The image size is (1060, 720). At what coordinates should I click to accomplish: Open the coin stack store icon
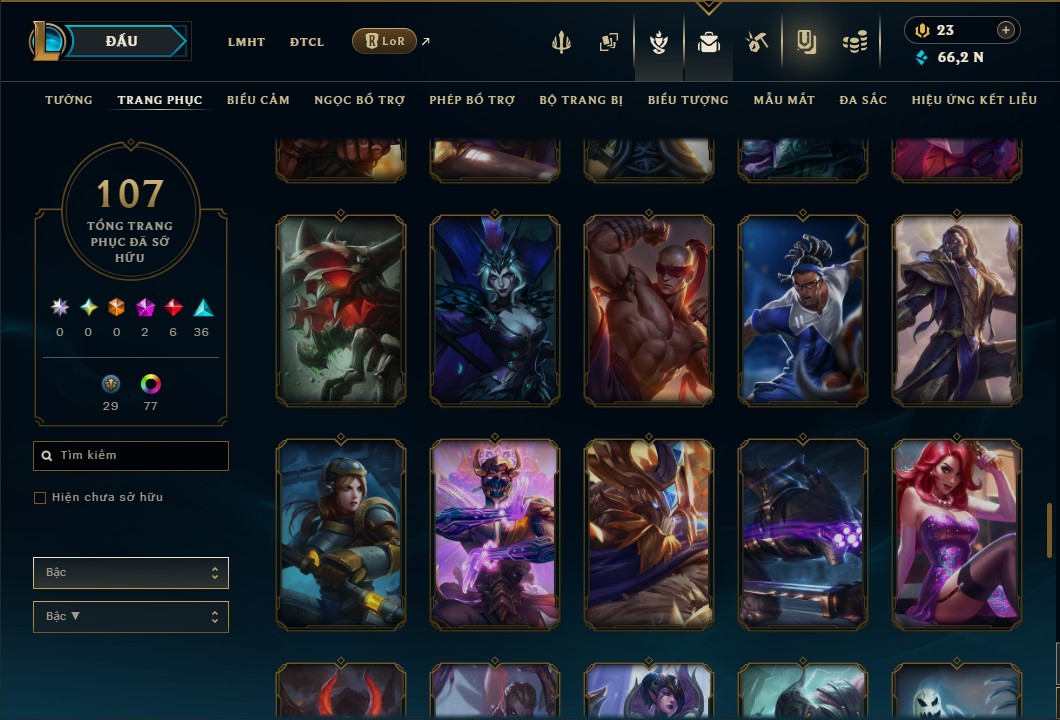(854, 42)
